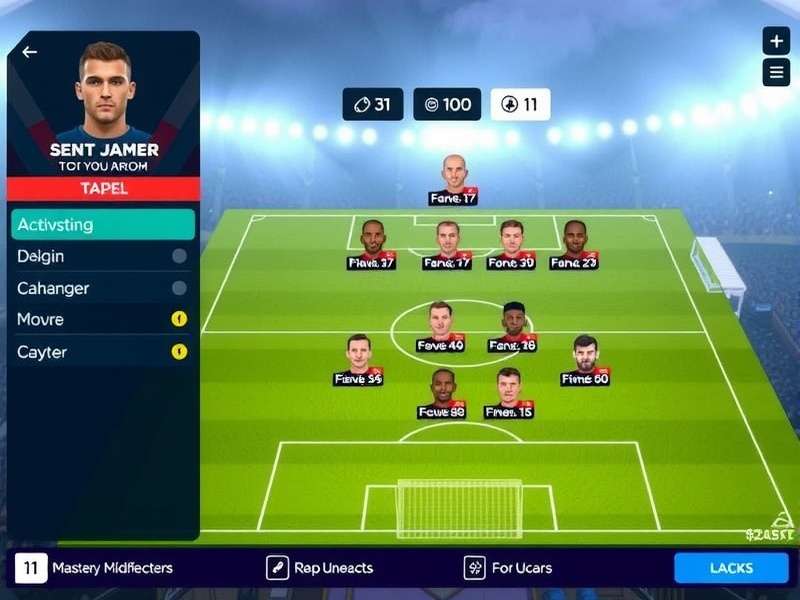This screenshot has width=800, height=600.
Task: Pick the midfielder token rated 40
Action: (440, 327)
